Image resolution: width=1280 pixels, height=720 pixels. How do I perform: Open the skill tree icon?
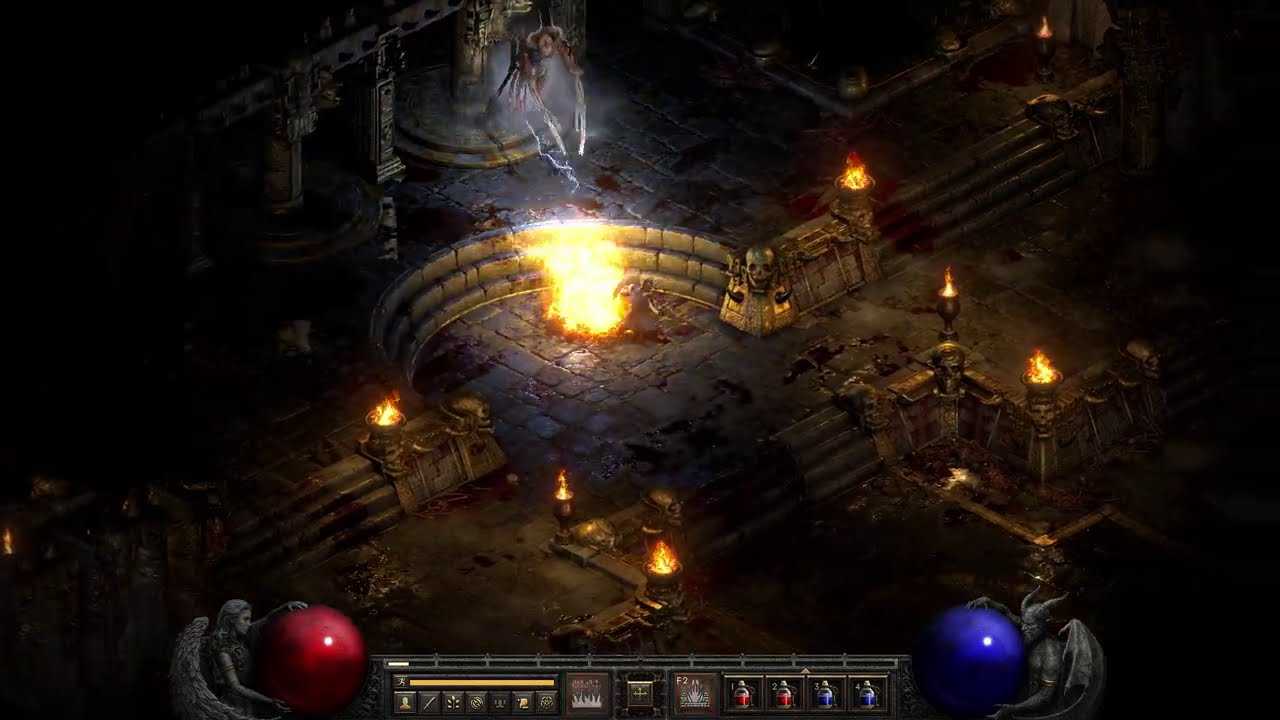pos(452,701)
